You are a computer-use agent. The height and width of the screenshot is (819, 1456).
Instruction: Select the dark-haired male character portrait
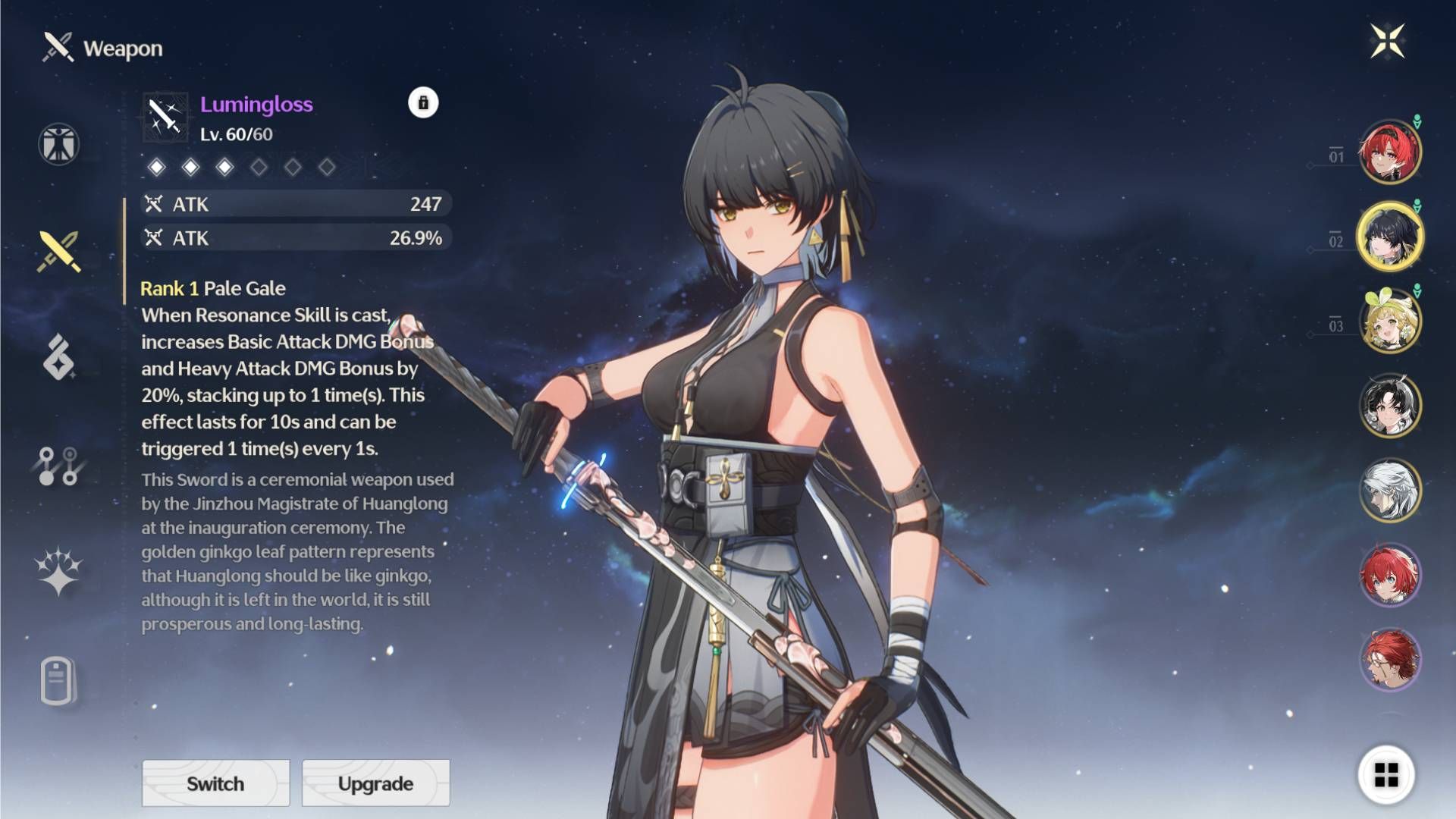[1389, 406]
